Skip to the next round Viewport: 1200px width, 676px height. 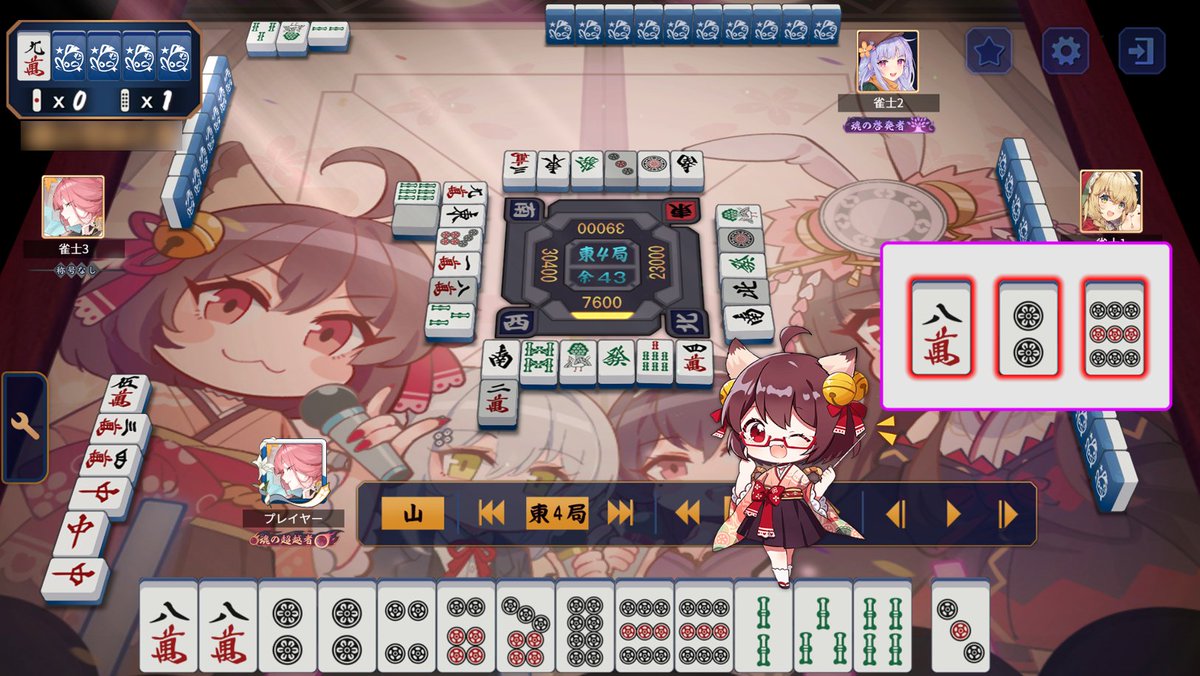tap(621, 514)
